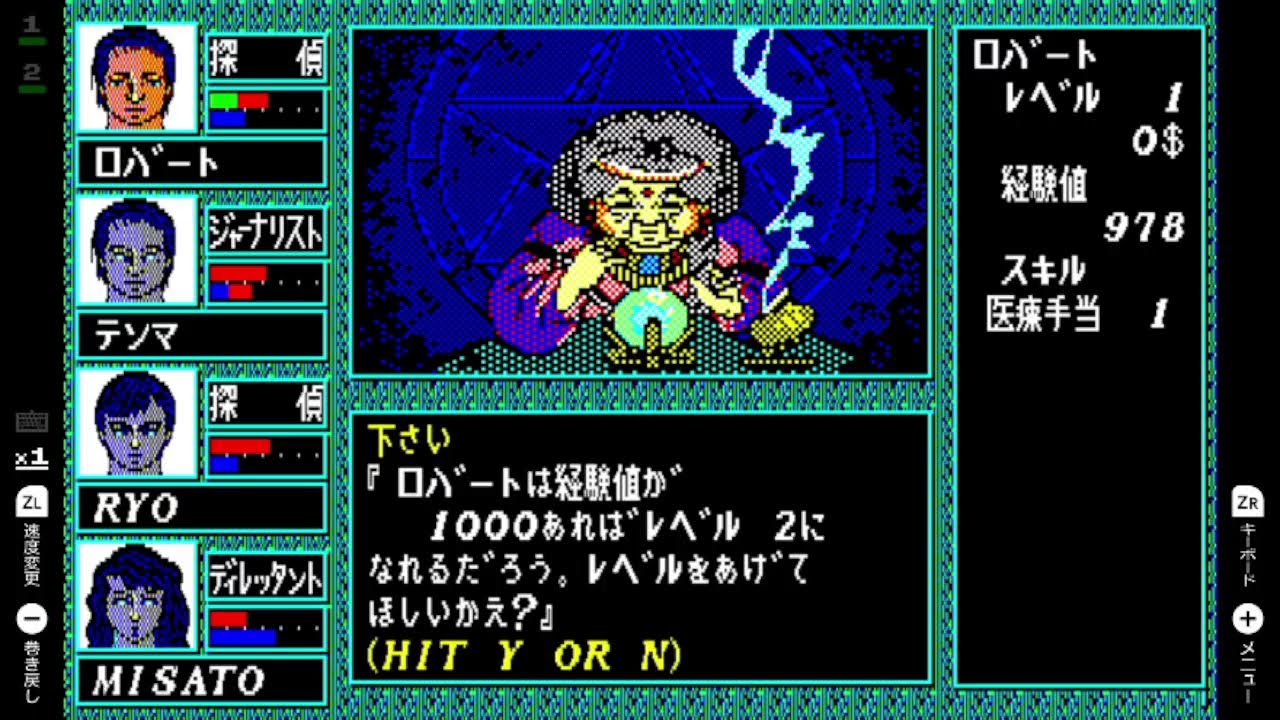The height and width of the screenshot is (720, 1280).
Task: Select Tesoma's character portrait
Action: pyautogui.click(x=136, y=252)
